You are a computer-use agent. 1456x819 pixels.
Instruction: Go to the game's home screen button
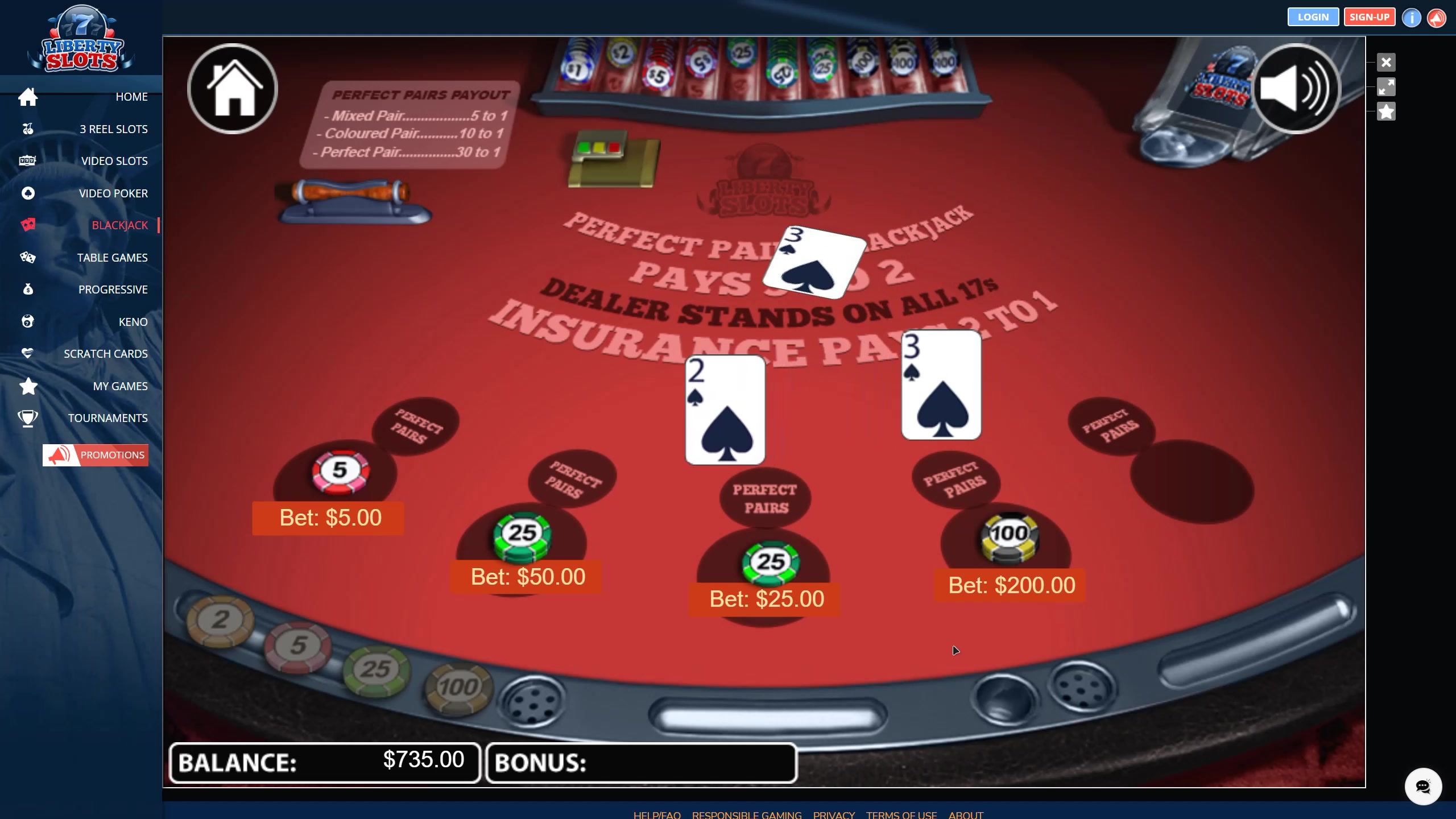(x=233, y=89)
